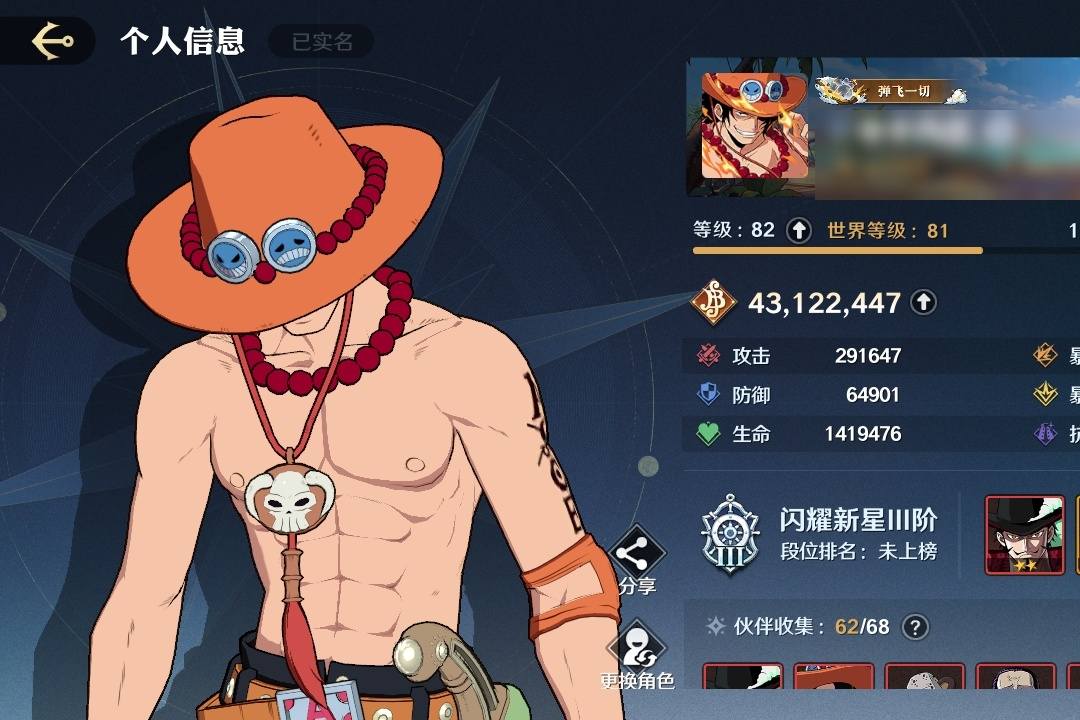Open the question mark help for 伙伴收集

[x=915, y=627]
